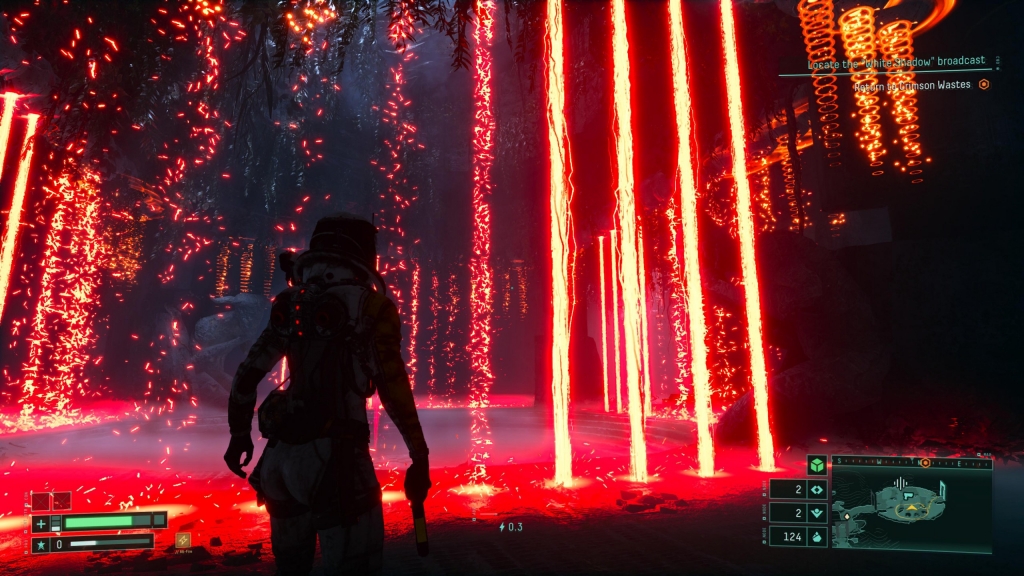
Task: Use the green plus healing icon
Action: [x=41, y=523]
